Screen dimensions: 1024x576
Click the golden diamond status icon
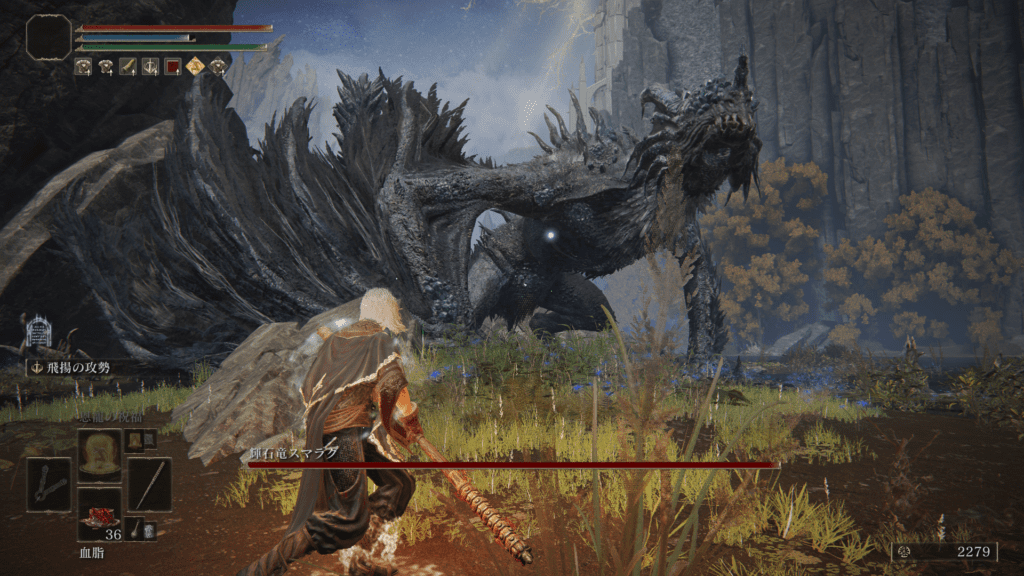point(194,67)
